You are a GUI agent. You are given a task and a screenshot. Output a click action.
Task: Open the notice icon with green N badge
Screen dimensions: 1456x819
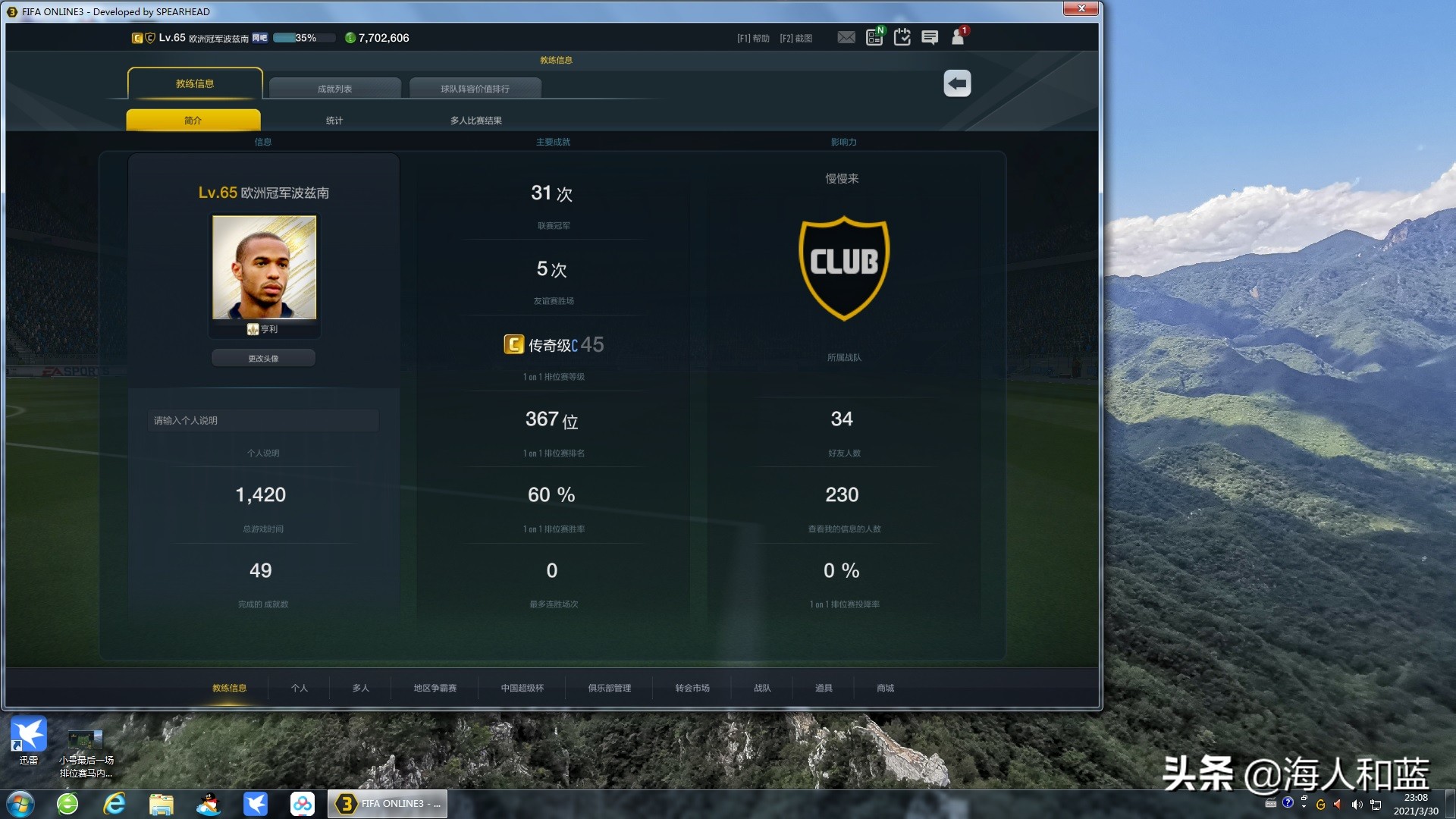click(873, 36)
